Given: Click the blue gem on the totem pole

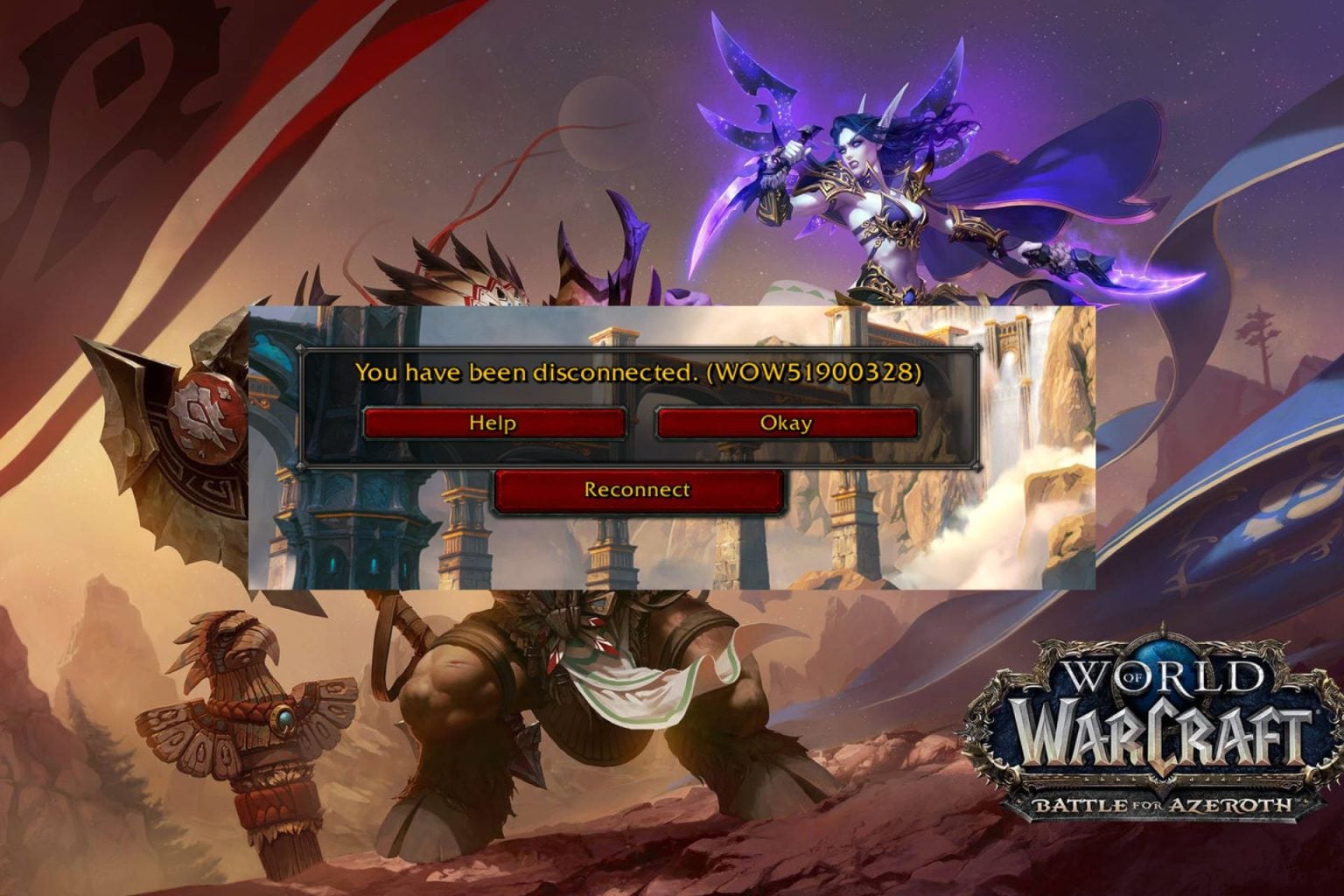Looking at the screenshot, I should 285,717.
